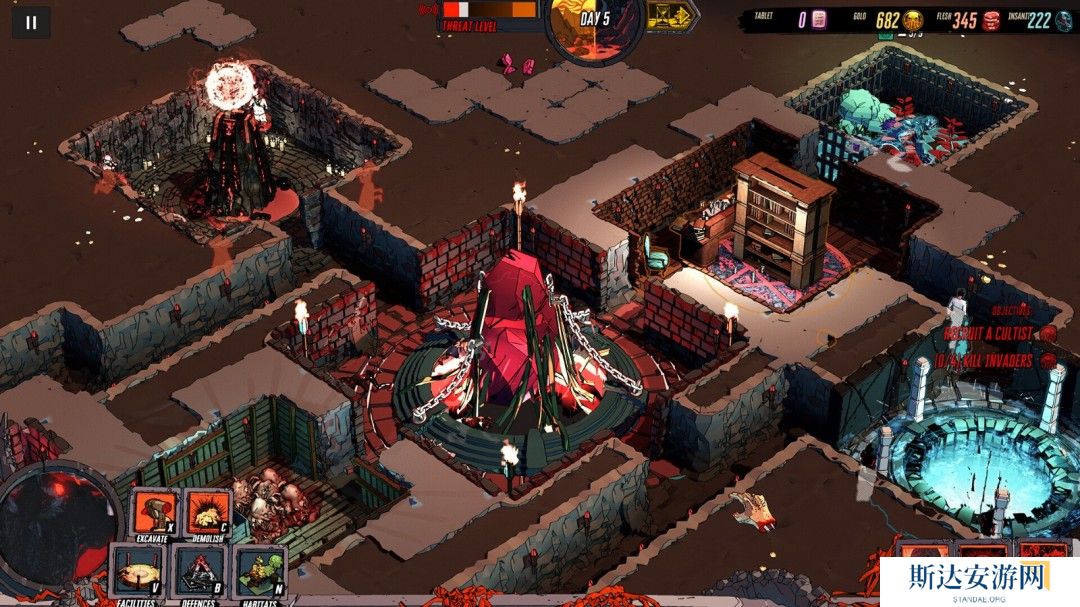
Task: Pause the game with the pause button
Action: click(x=31, y=22)
